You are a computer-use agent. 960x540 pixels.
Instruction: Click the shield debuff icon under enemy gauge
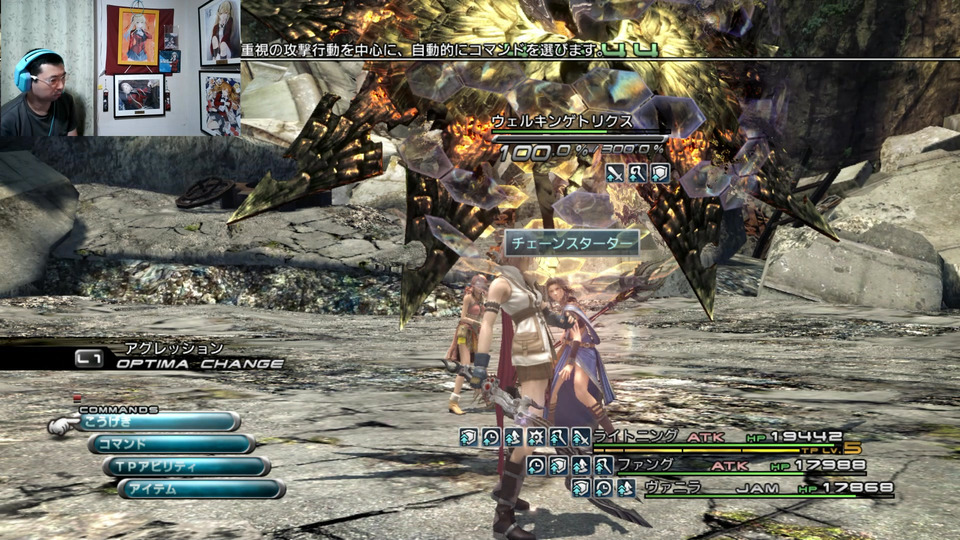point(660,173)
